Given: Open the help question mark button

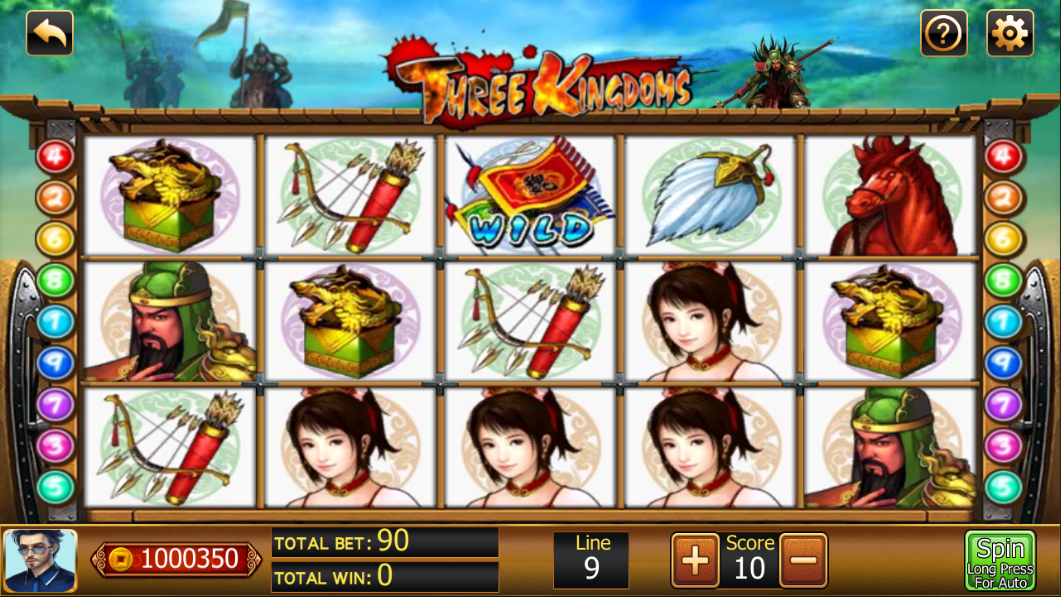Looking at the screenshot, I should pyautogui.click(x=943, y=34).
